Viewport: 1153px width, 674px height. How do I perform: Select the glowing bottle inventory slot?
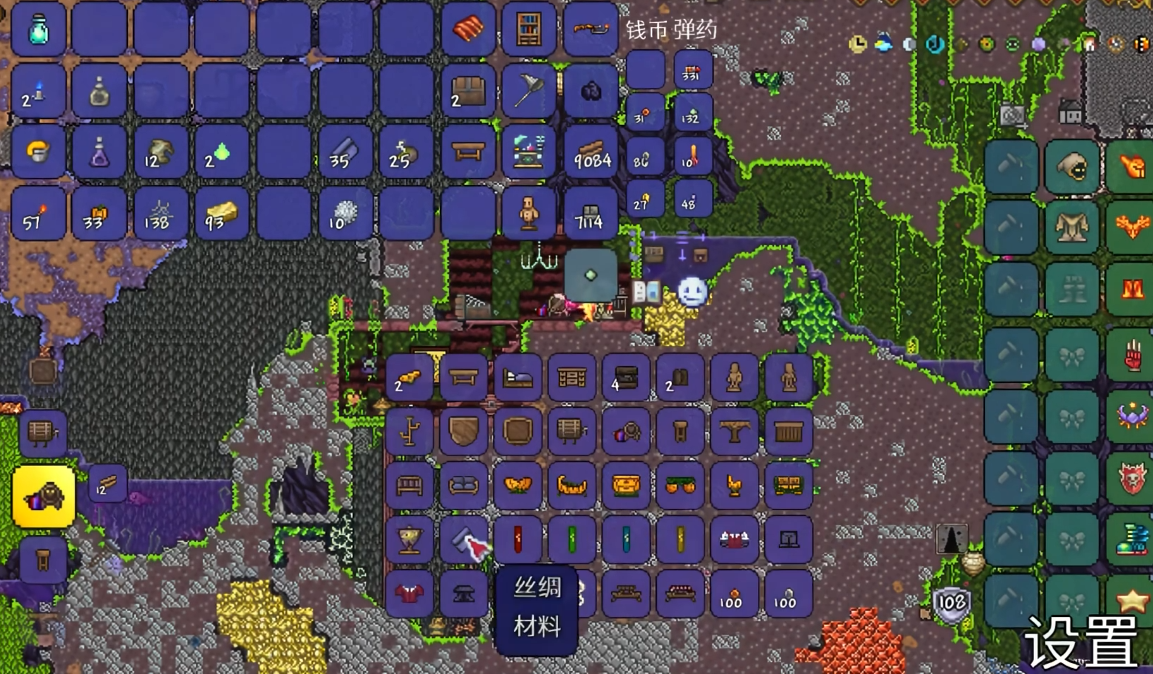39,29
